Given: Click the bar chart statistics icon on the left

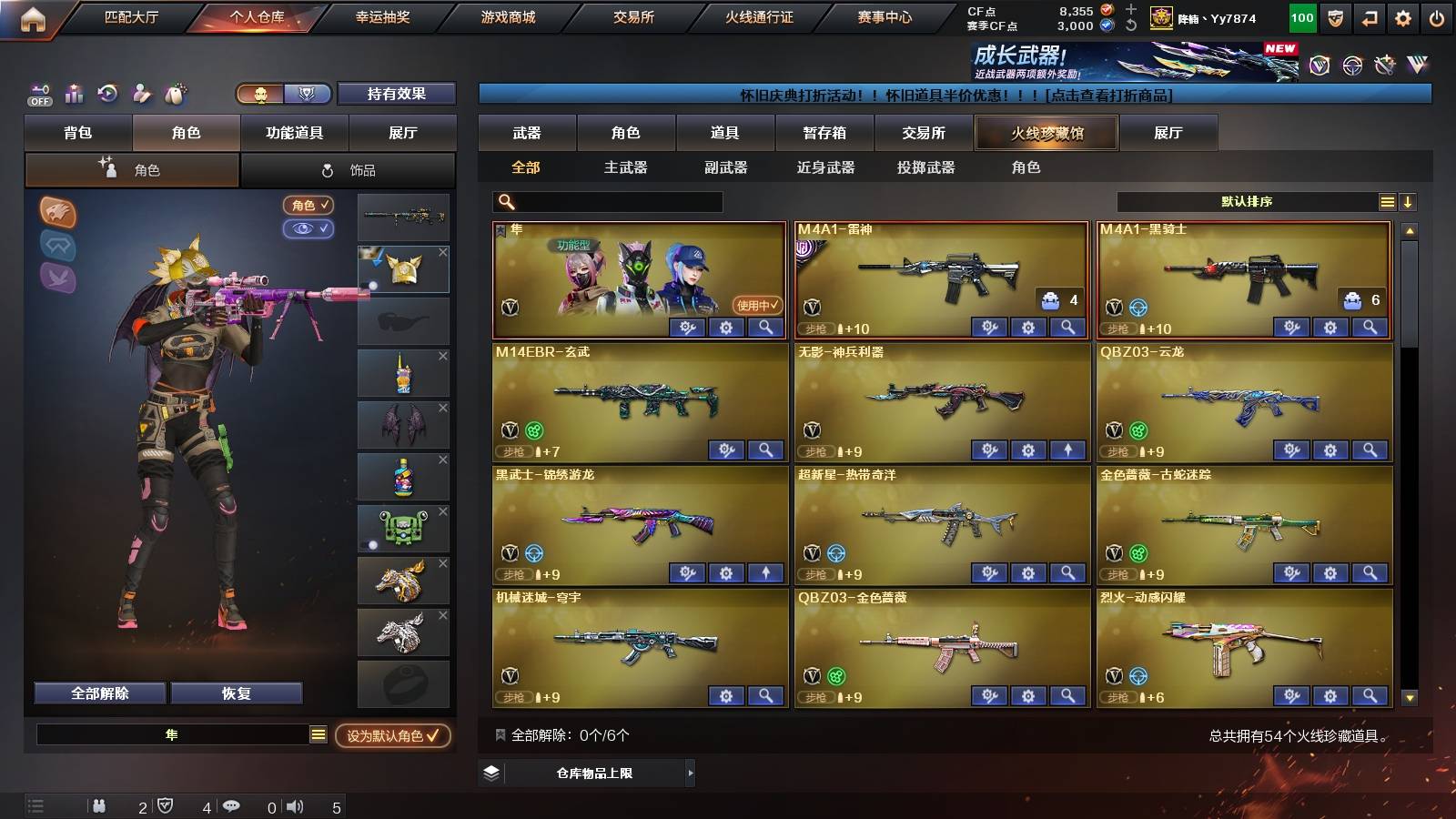Looking at the screenshot, I should pyautogui.click(x=74, y=93).
